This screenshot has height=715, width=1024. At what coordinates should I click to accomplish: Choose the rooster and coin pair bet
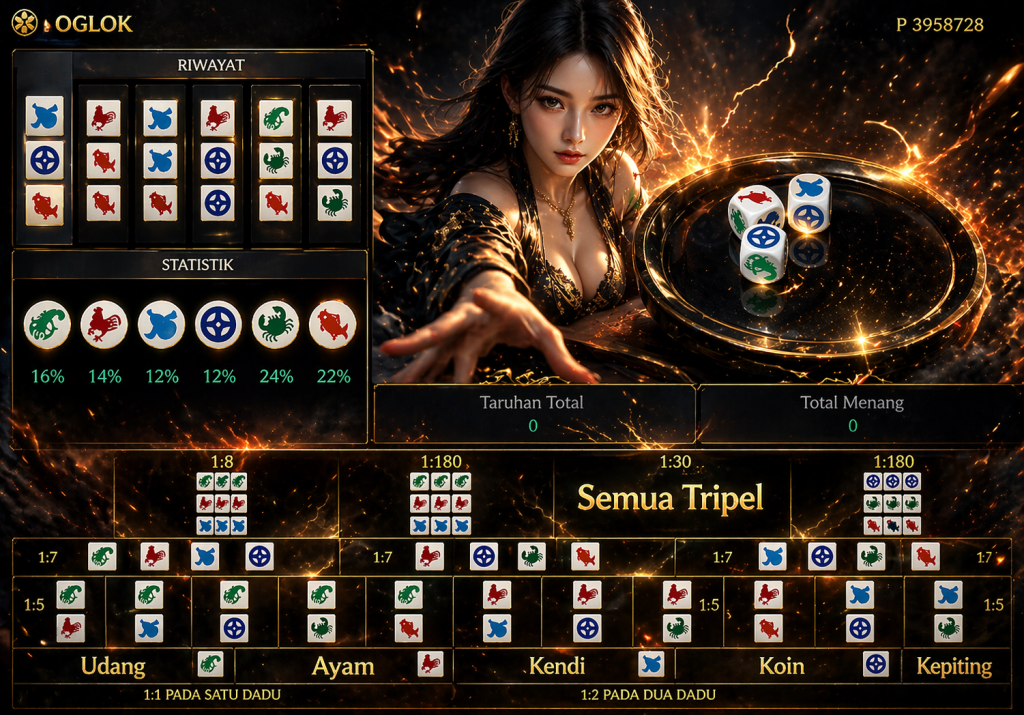(587, 611)
